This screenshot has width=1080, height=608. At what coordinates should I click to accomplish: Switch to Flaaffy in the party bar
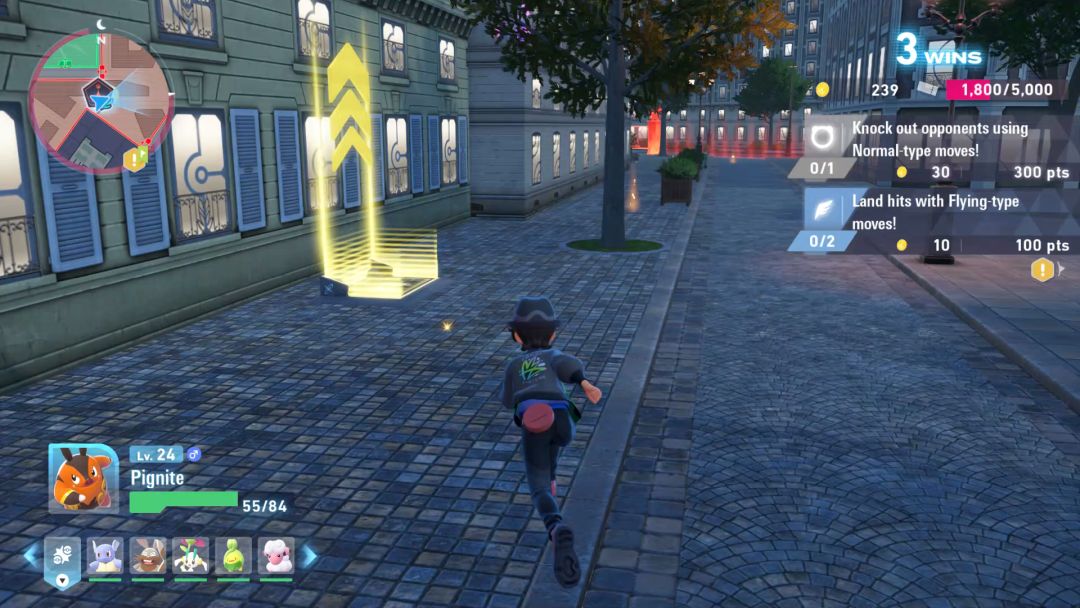(276, 555)
